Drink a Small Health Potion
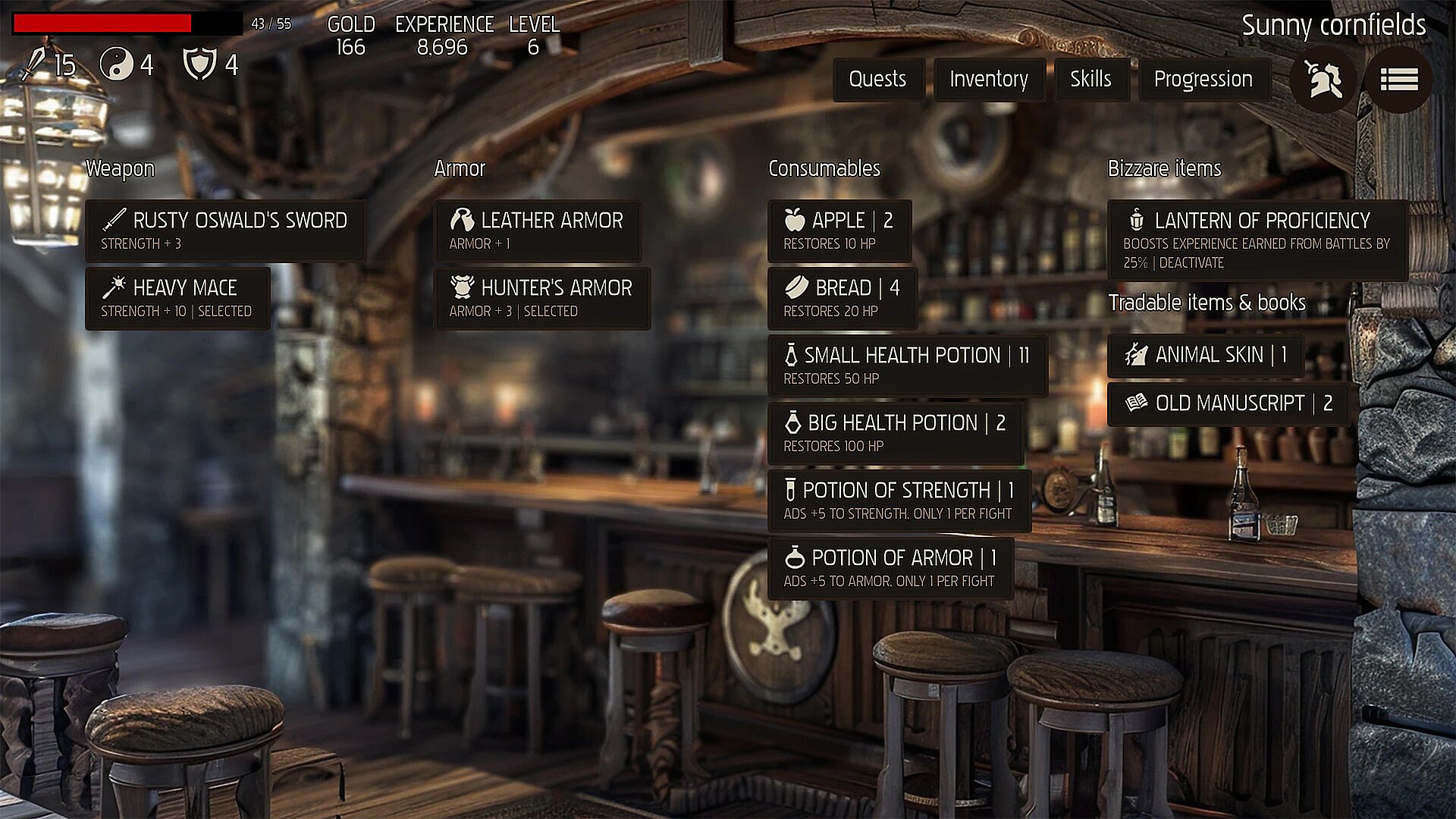Image resolution: width=1456 pixels, height=819 pixels. point(907,366)
